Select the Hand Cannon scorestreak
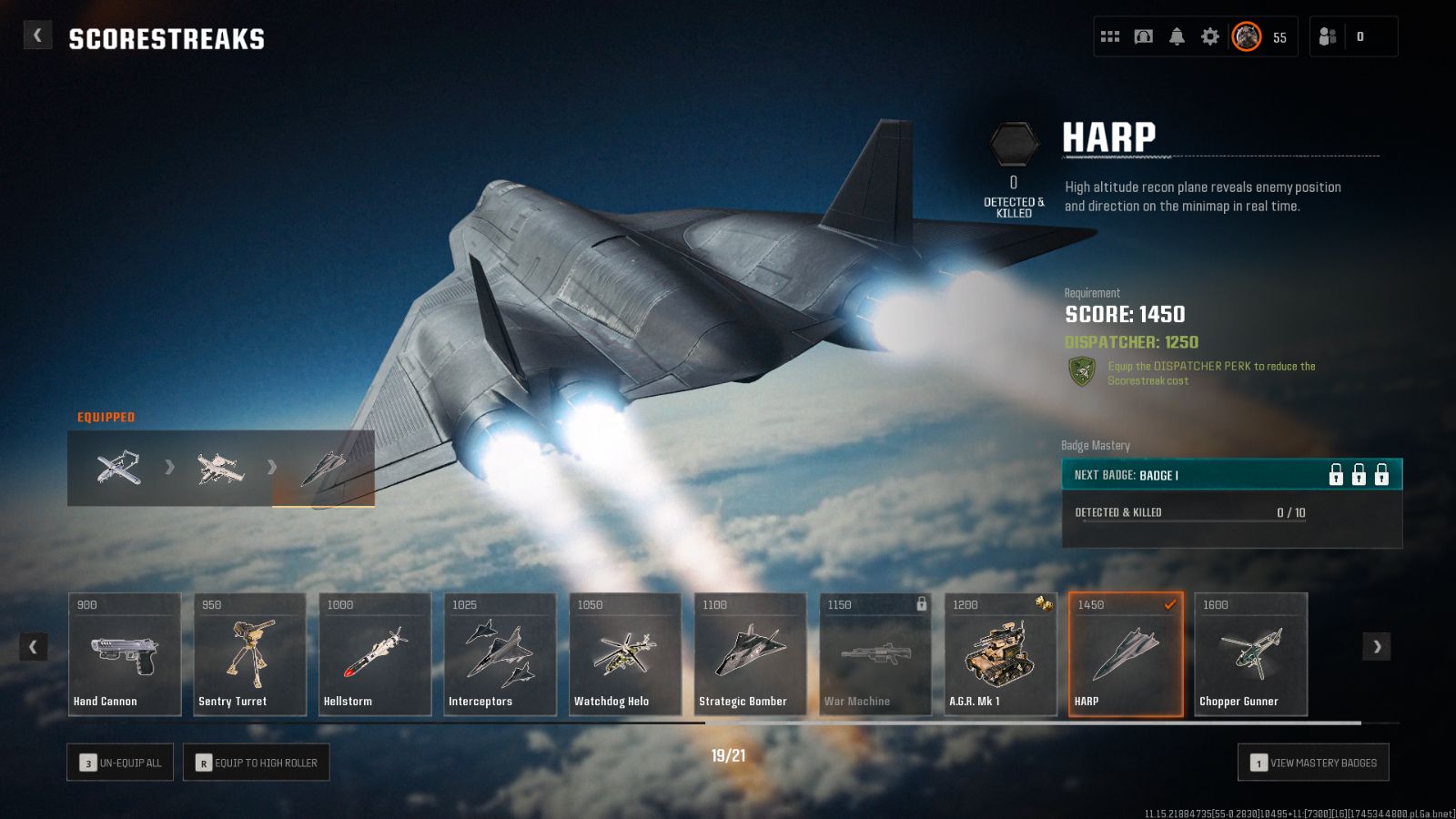The height and width of the screenshot is (819, 1456). coord(125,655)
